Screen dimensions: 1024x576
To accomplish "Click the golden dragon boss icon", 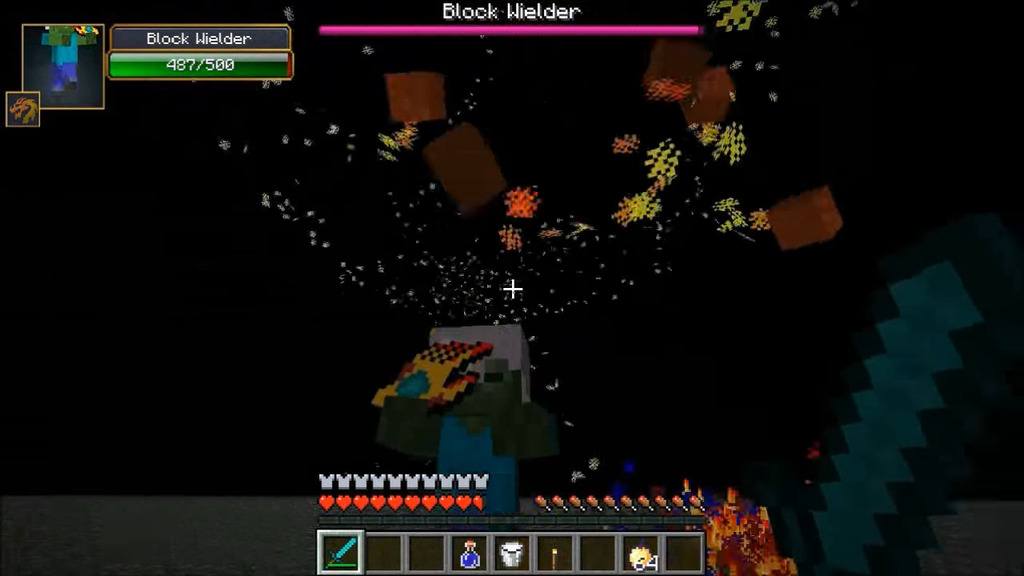I will coord(22,109).
